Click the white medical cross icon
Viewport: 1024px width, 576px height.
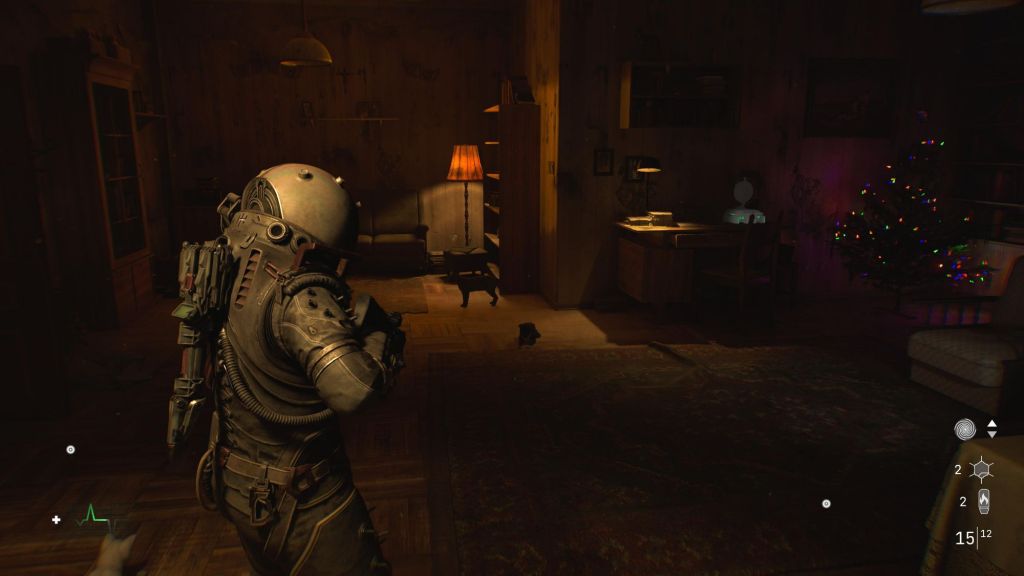click(57, 519)
